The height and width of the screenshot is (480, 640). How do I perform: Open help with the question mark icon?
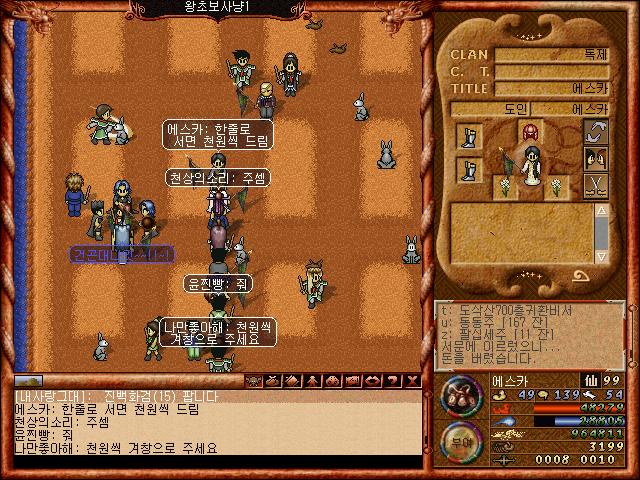(x=393, y=380)
